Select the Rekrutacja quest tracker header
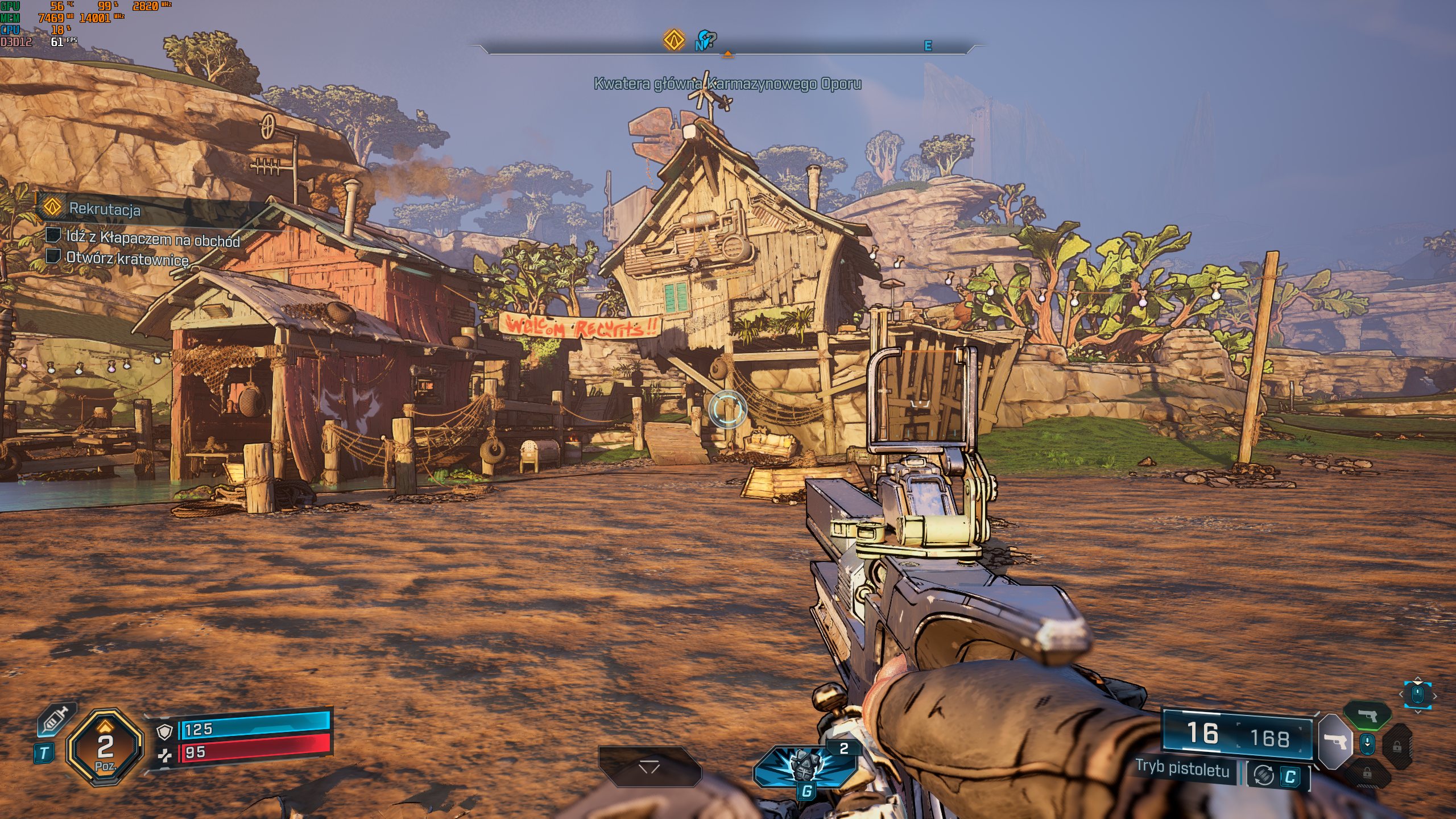This screenshot has height=819, width=1456. [105, 209]
